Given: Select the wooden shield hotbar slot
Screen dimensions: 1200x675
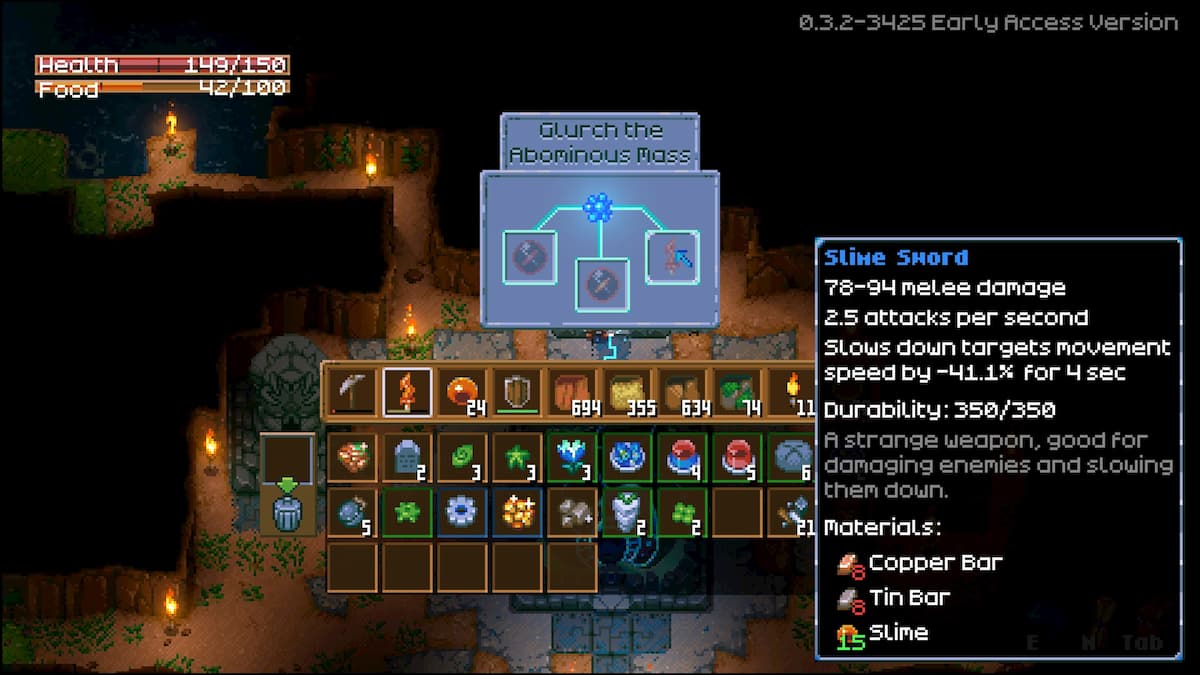Looking at the screenshot, I should (x=517, y=392).
